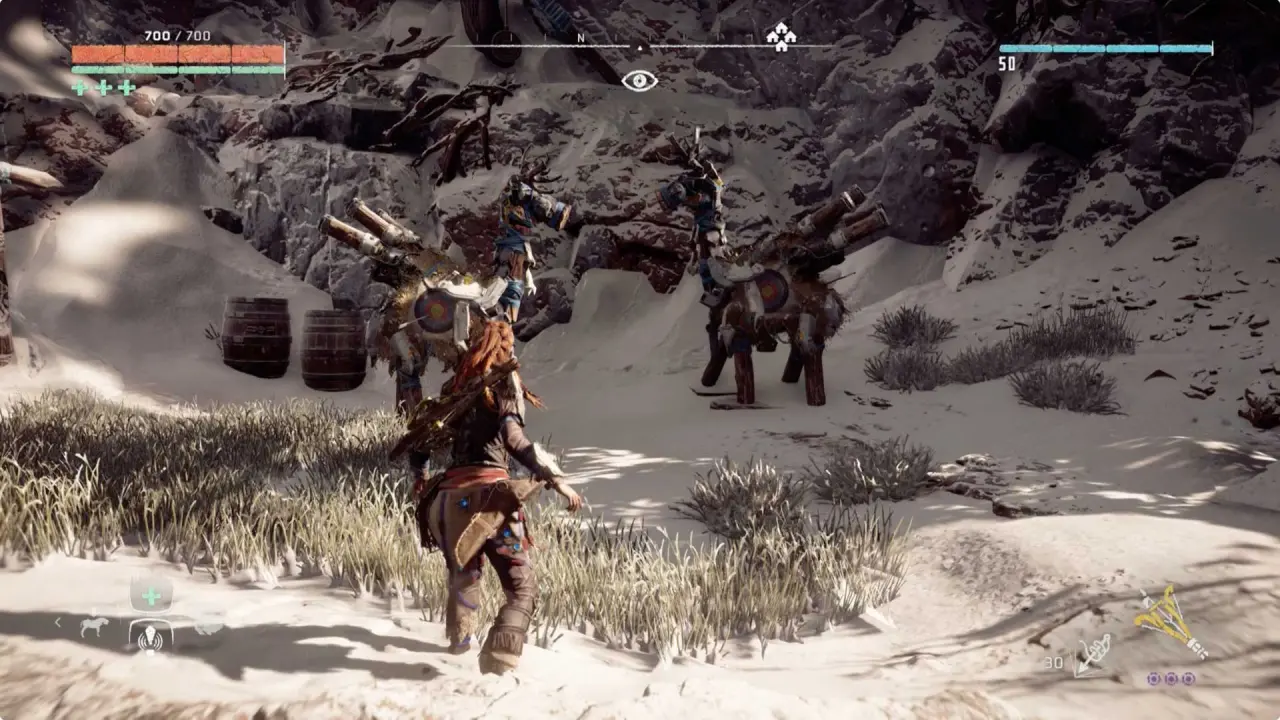The image size is (1280, 720).
Task: Click the left arrow beside the mount icon
Action: [x=57, y=623]
